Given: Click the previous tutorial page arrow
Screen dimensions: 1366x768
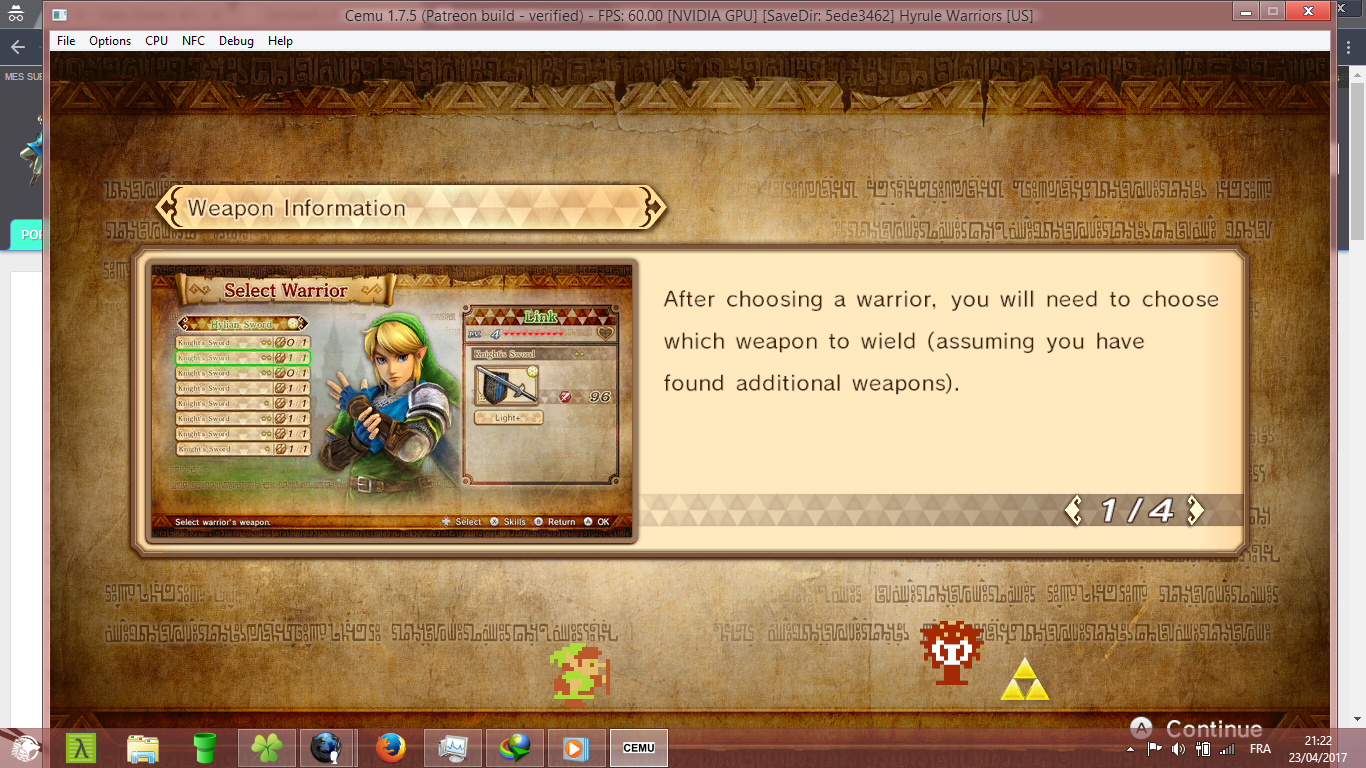Looking at the screenshot, I should pyautogui.click(x=1074, y=511).
